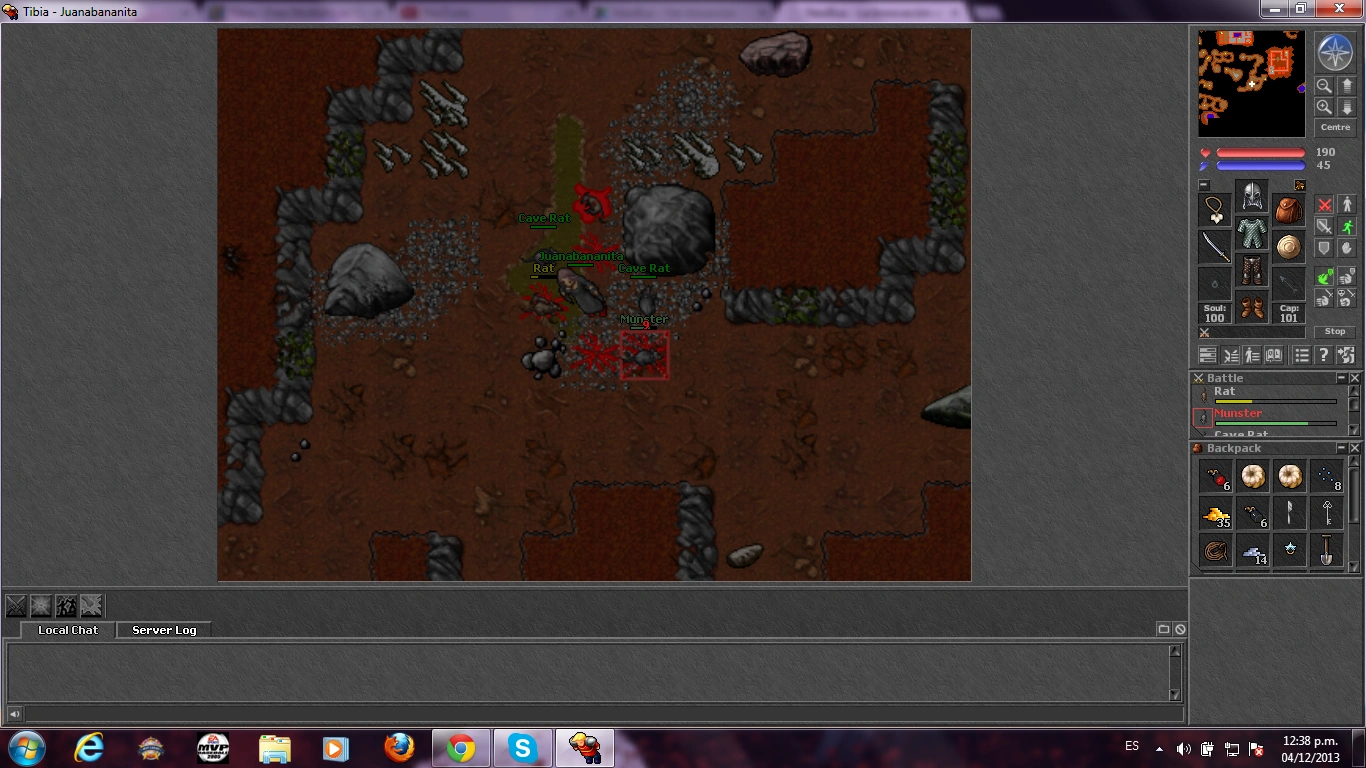Collapse the Battle panel
1366x768 pixels.
(1344, 377)
